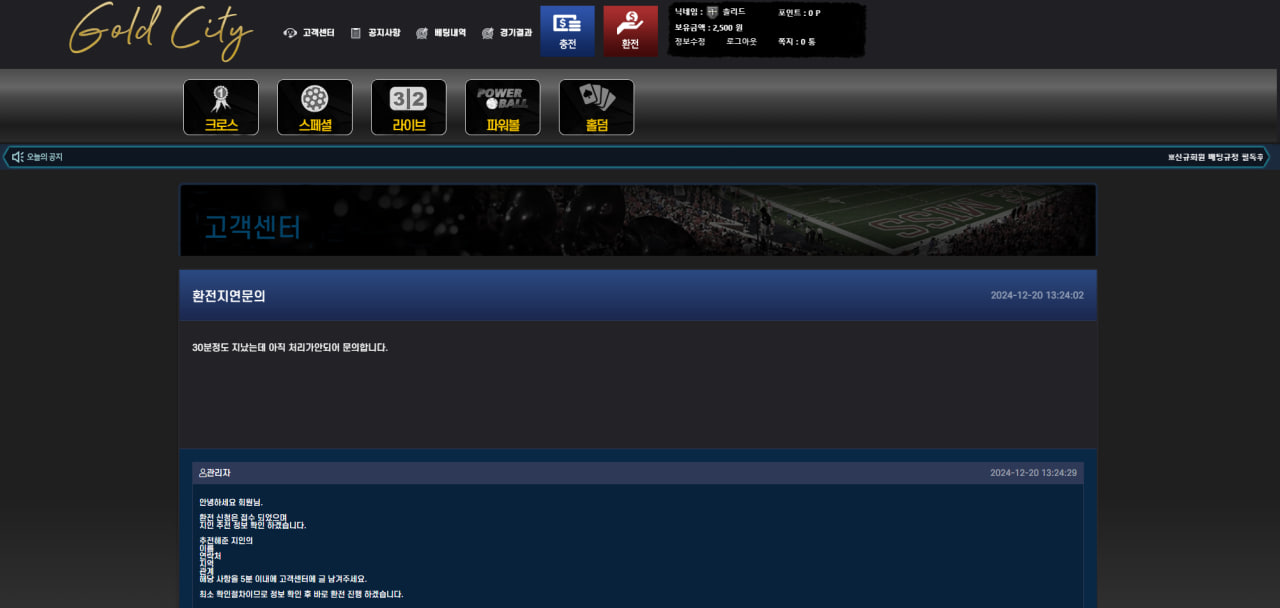The width and height of the screenshot is (1280, 608).
Task: Click the blue 충전 deposit button
Action: (567, 31)
